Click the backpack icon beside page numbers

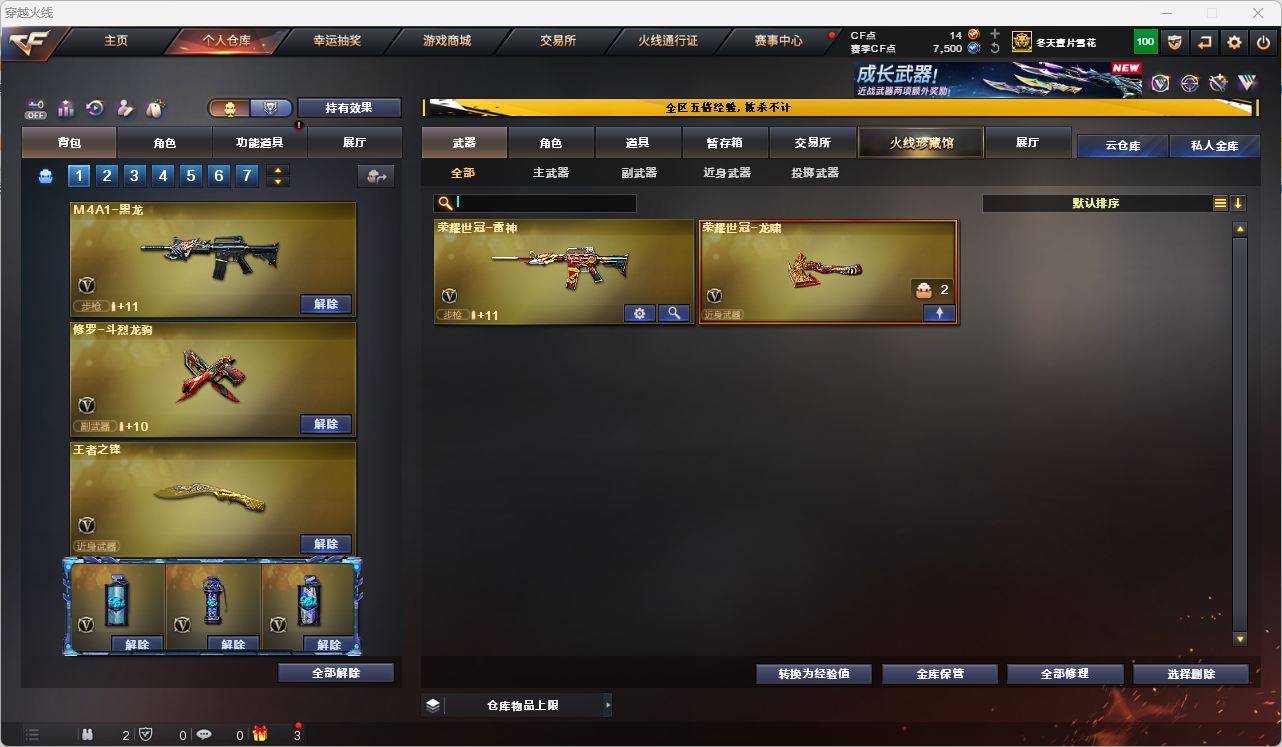[x=46, y=175]
